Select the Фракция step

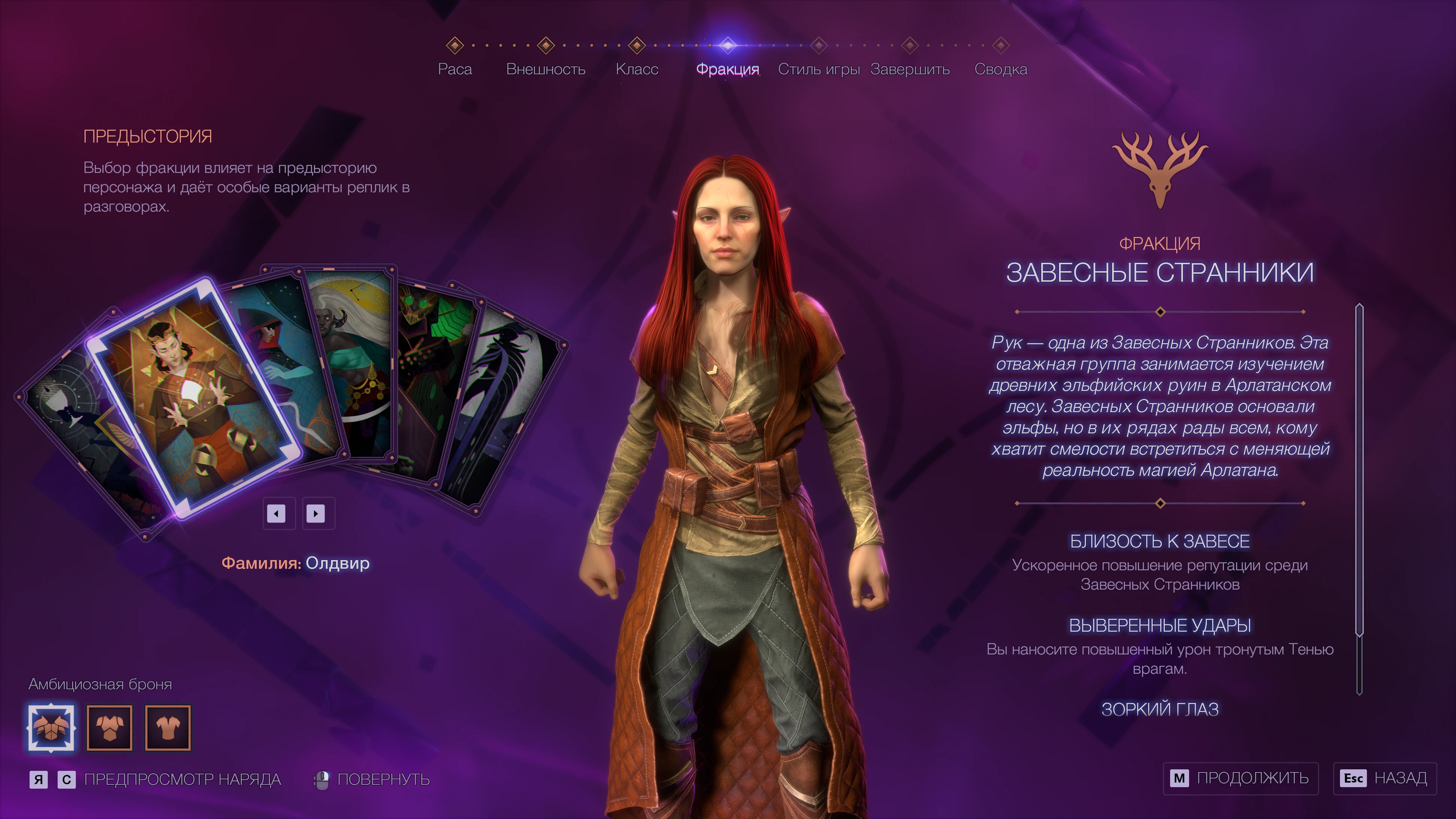pos(727,68)
